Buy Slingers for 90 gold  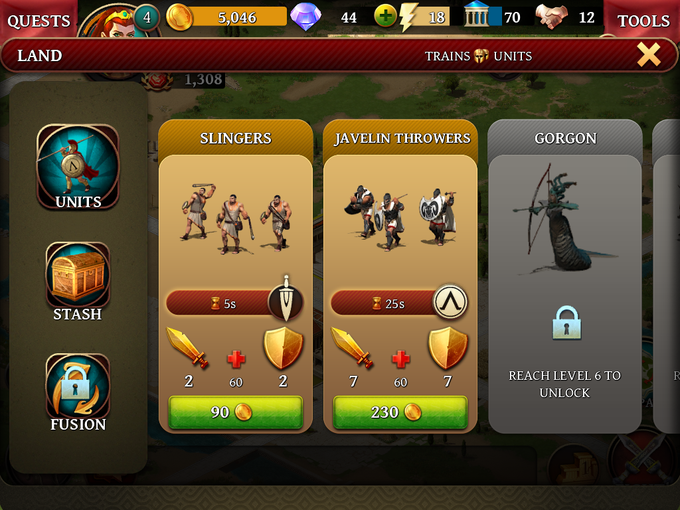235,412
